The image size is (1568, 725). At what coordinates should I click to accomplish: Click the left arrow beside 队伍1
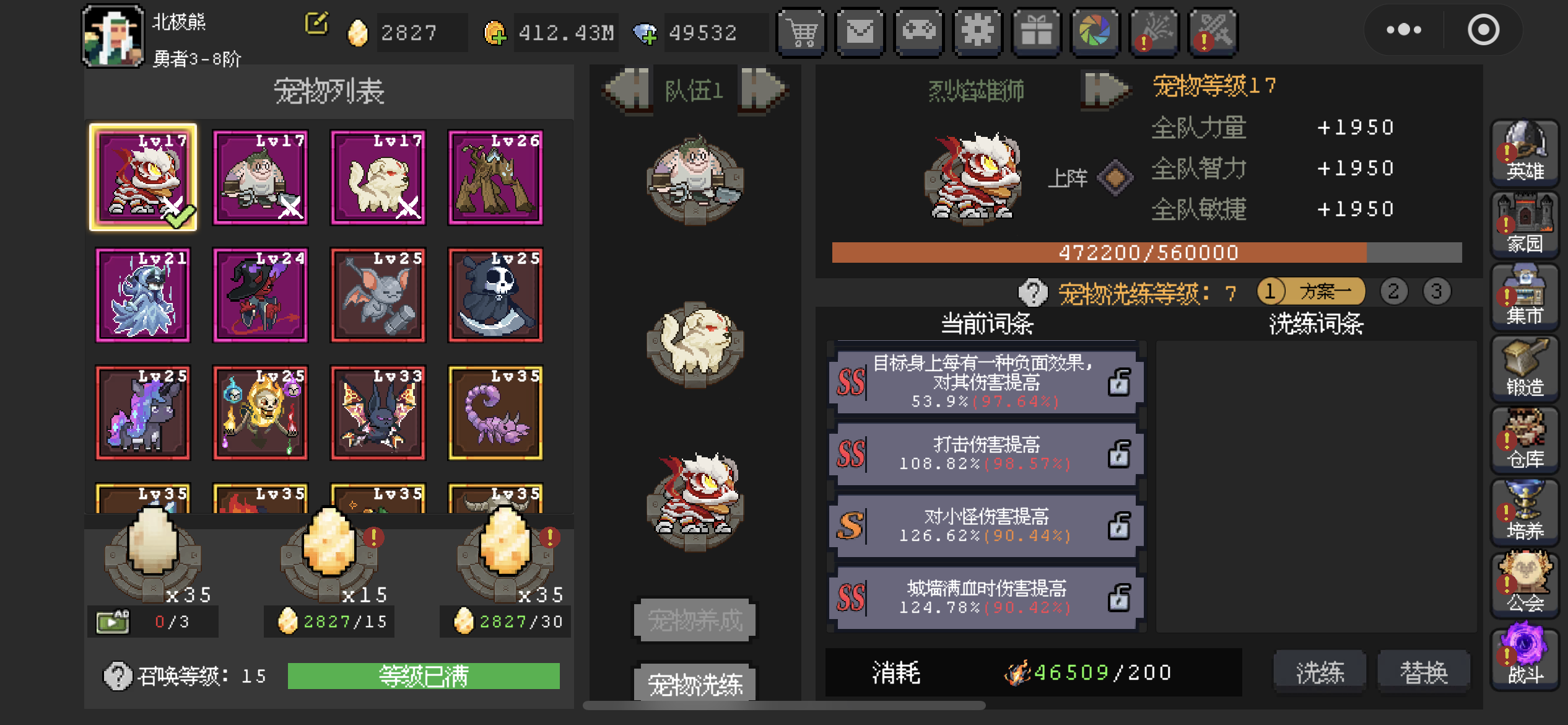pos(627,90)
